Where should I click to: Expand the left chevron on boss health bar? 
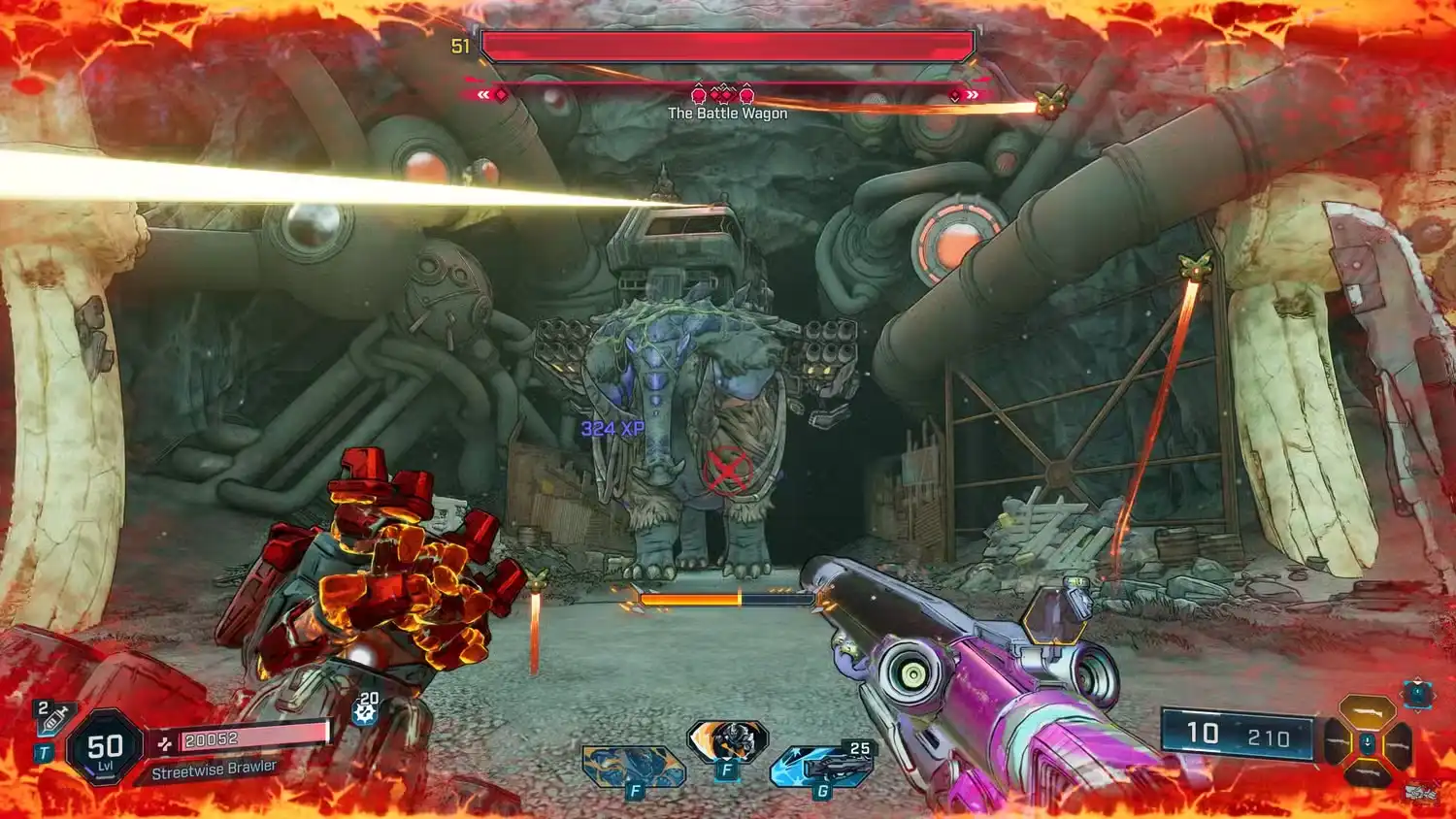pyautogui.click(x=485, y=94)
